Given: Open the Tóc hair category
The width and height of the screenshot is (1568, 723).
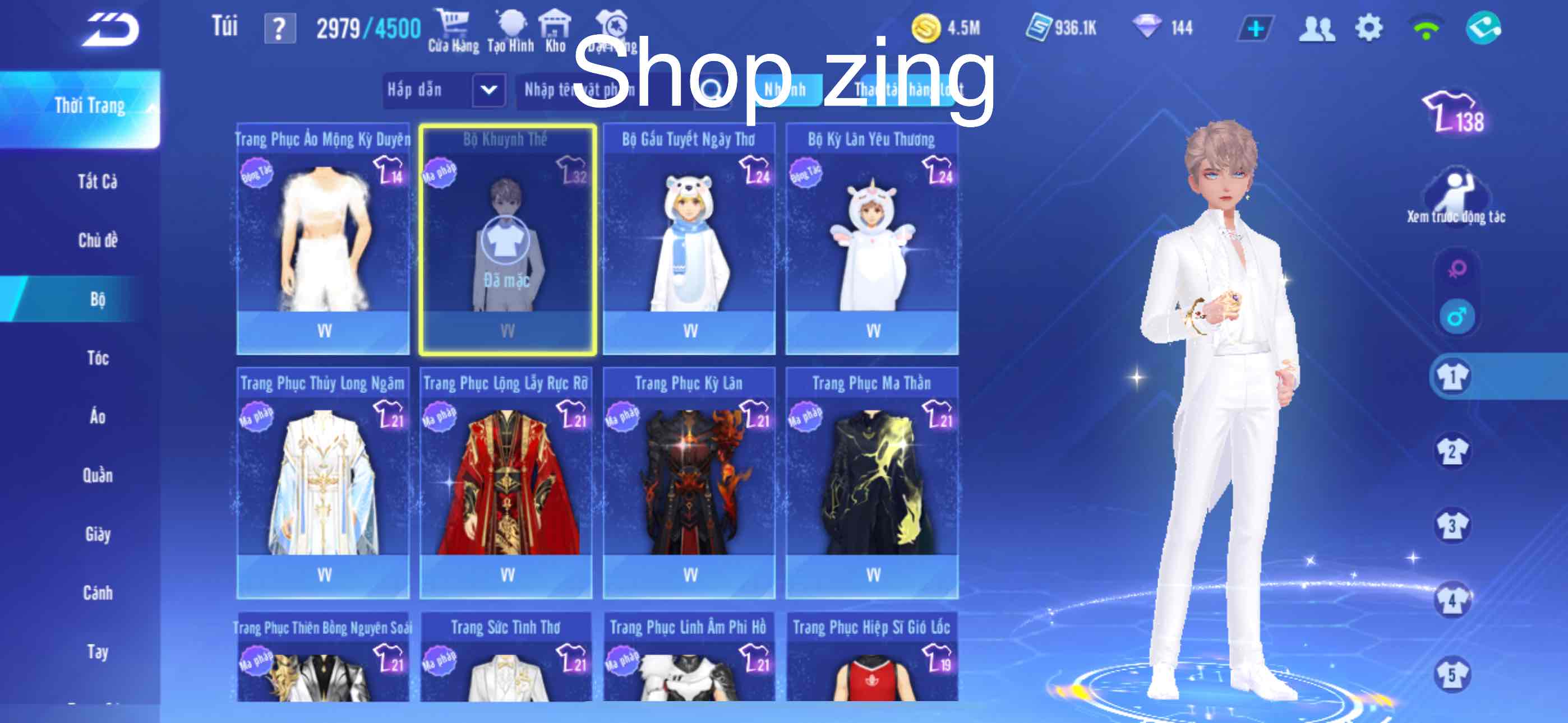Looking at the screenshot, I should (98, 358).
